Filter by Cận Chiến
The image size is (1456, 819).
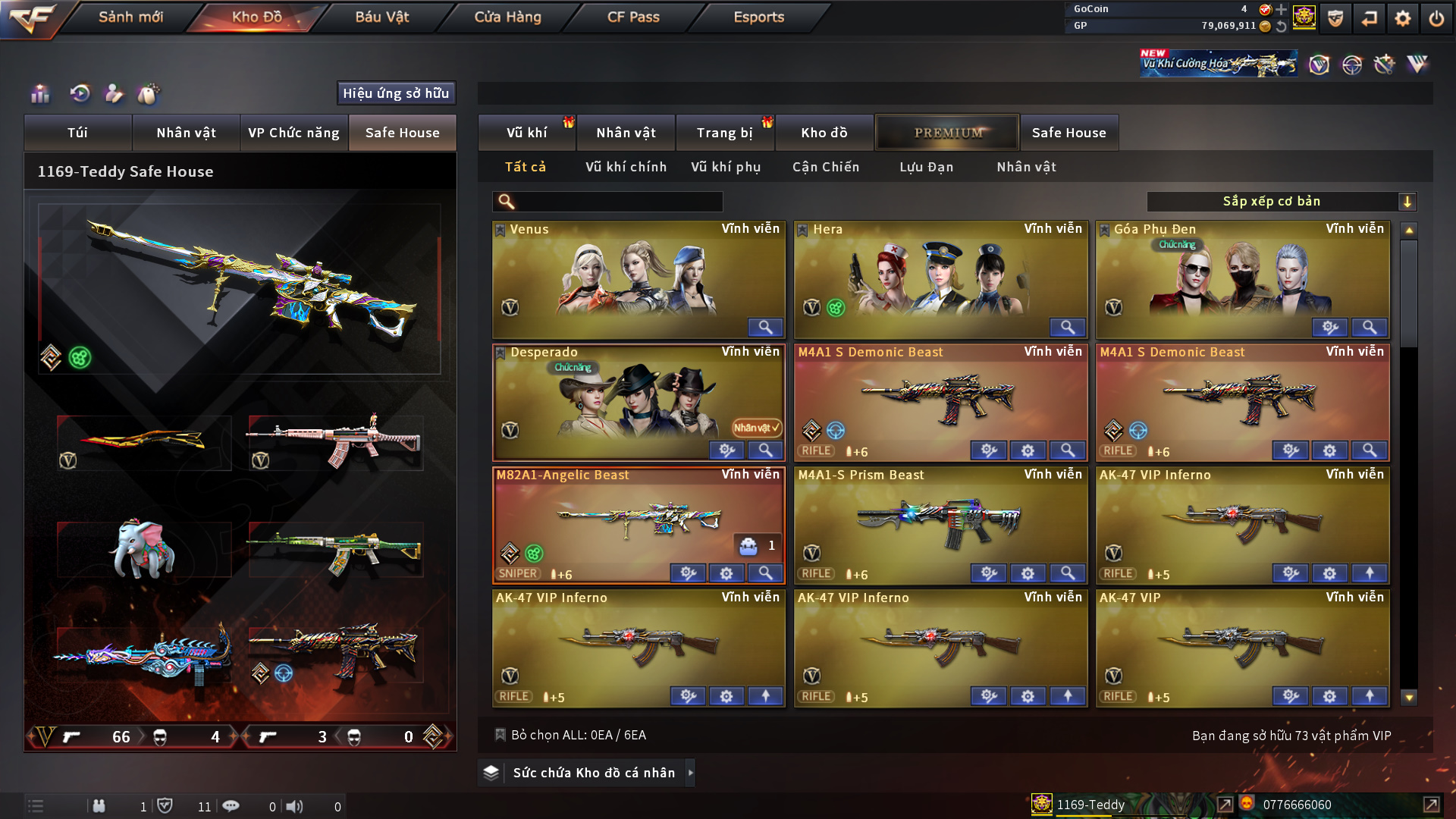(x=826, y=167)
